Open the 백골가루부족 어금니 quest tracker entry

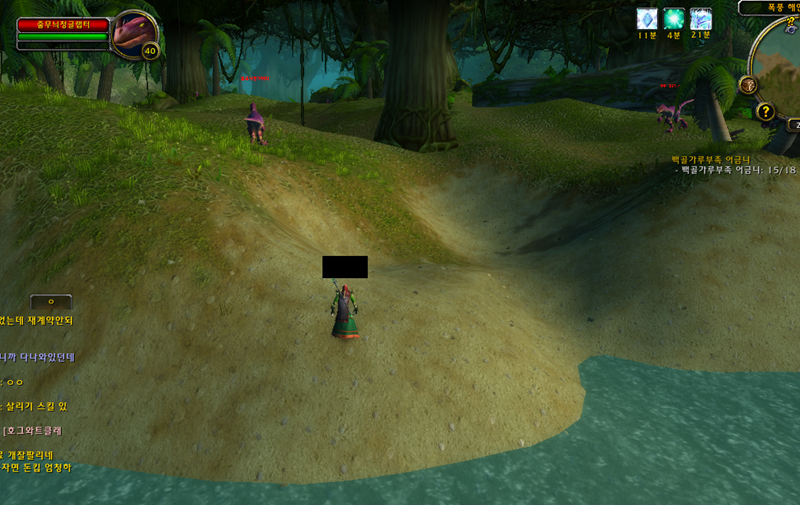click(x=710, y=159)
